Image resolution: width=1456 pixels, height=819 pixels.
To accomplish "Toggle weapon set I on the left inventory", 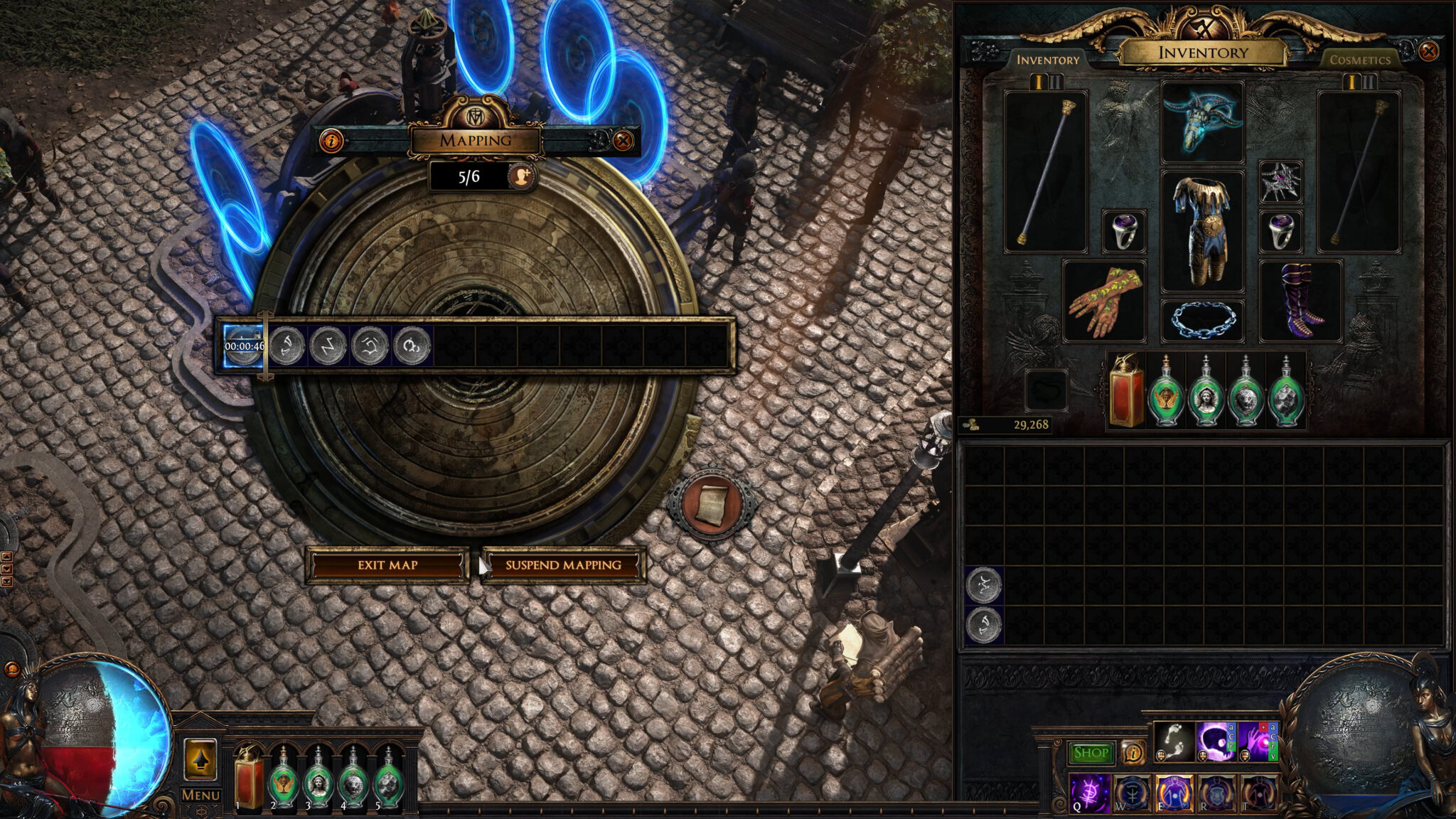I will (1038, 82).
